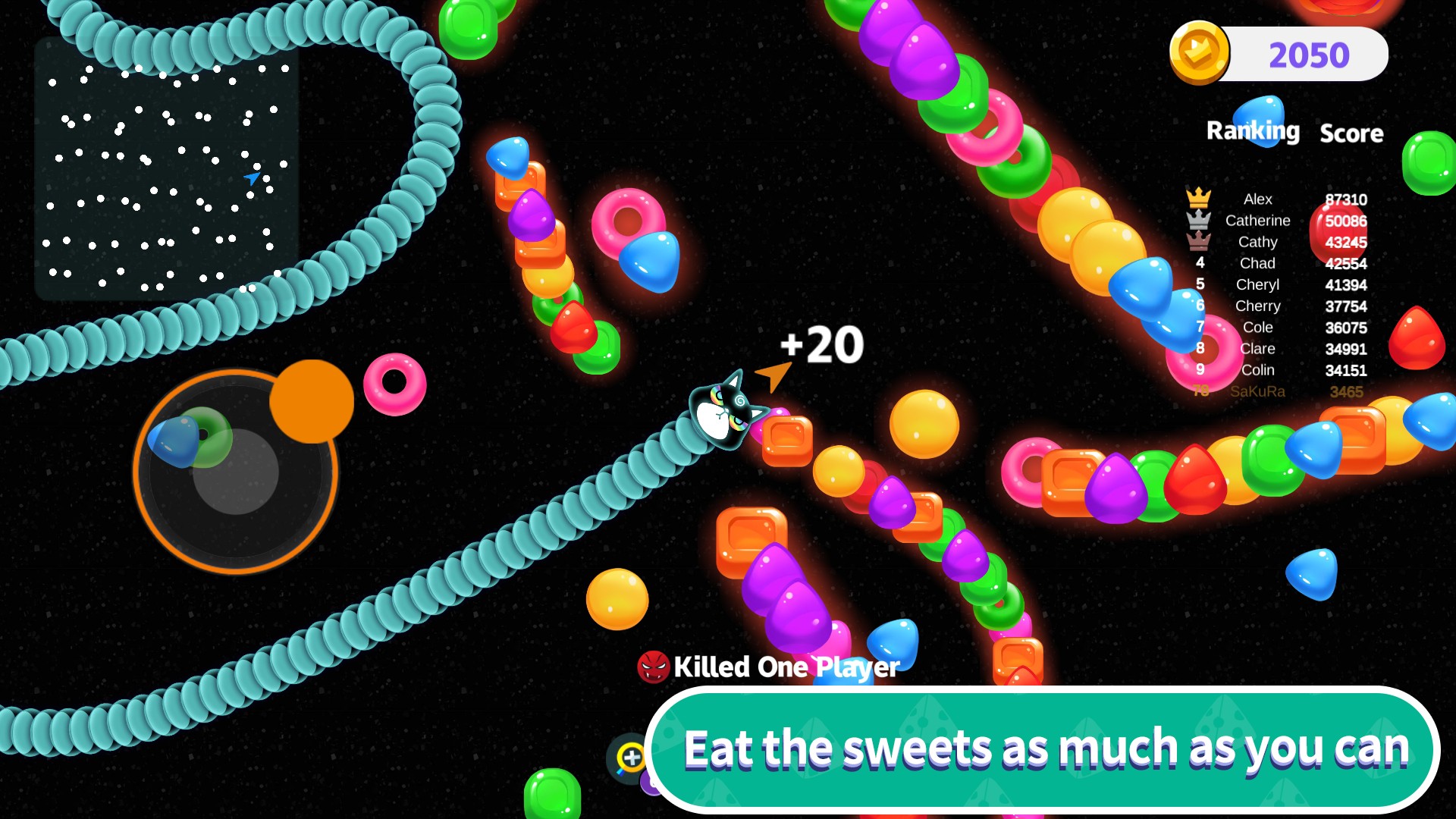The height and width of the screenshot is (819, 1456).
Task: Click the grey virtual joystick knob
Action: pos(236,472)
